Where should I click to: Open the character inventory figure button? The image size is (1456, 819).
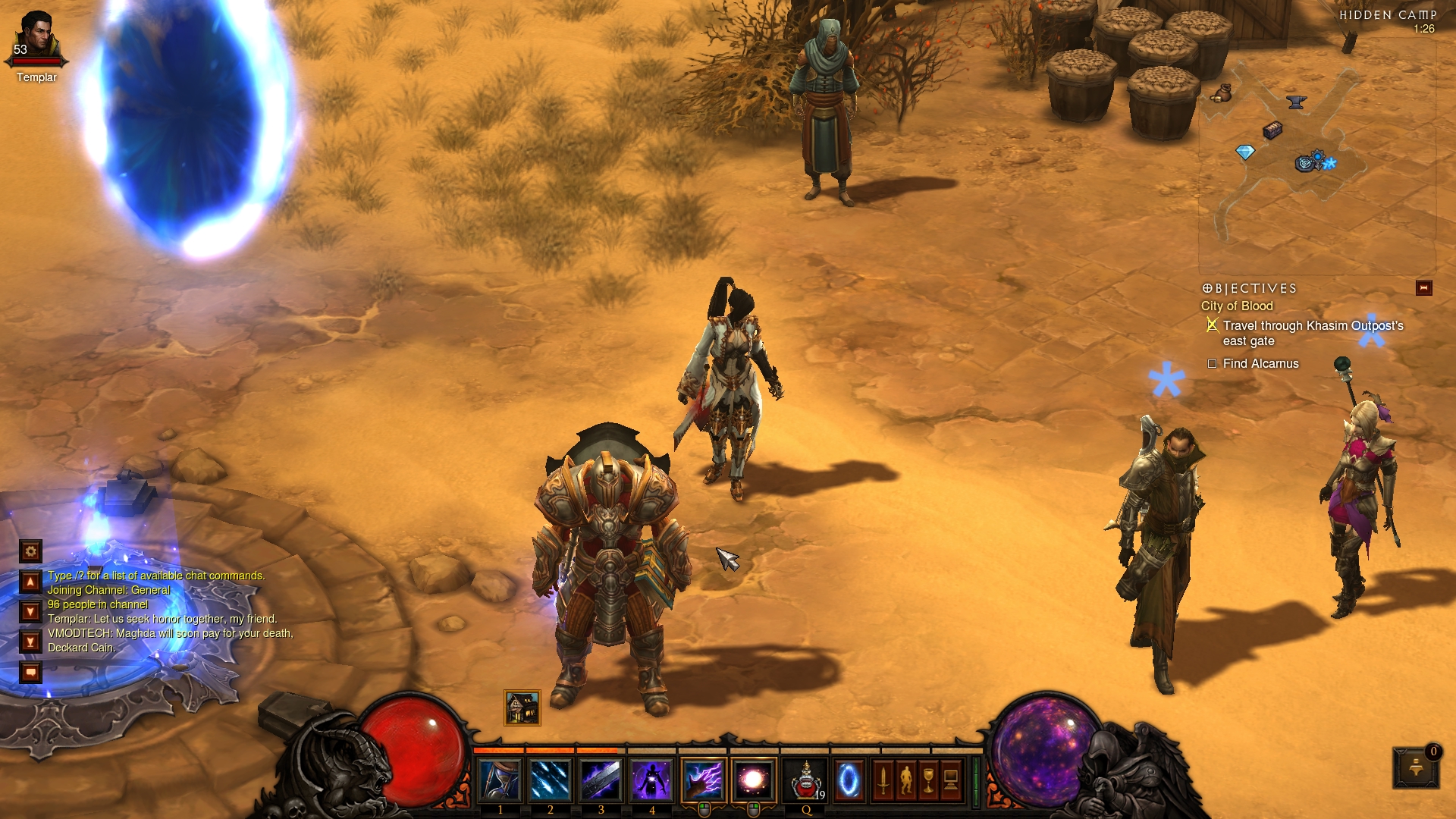(905, 780)
